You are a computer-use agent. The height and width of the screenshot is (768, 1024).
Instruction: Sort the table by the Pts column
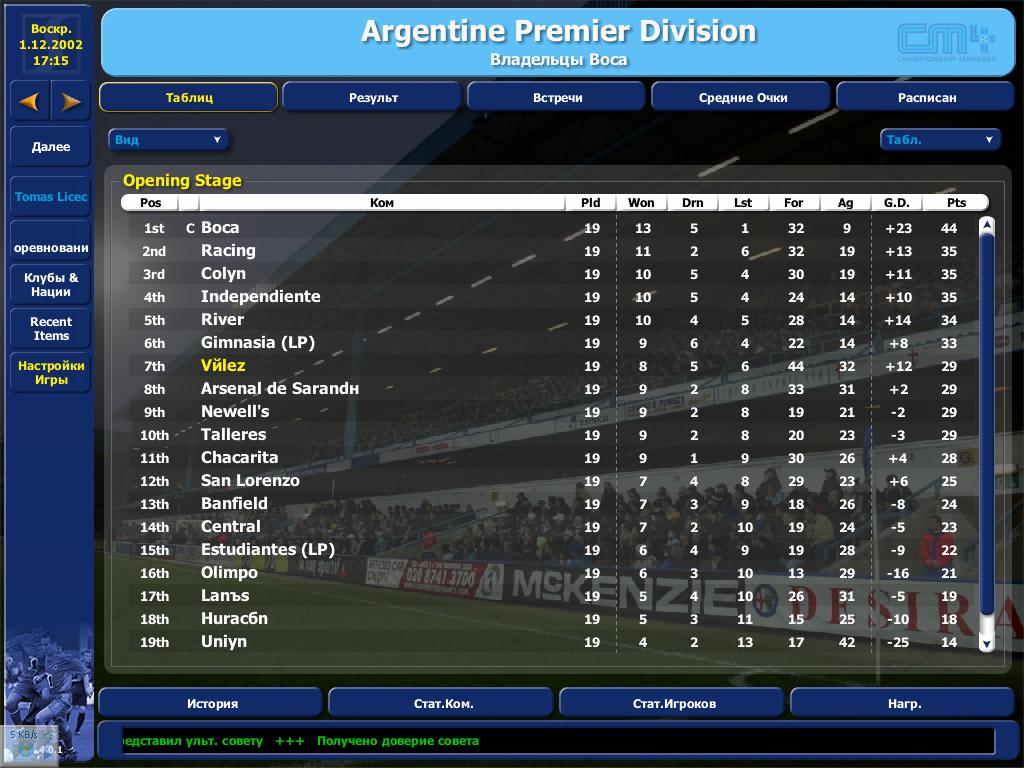tap(956, 203)
